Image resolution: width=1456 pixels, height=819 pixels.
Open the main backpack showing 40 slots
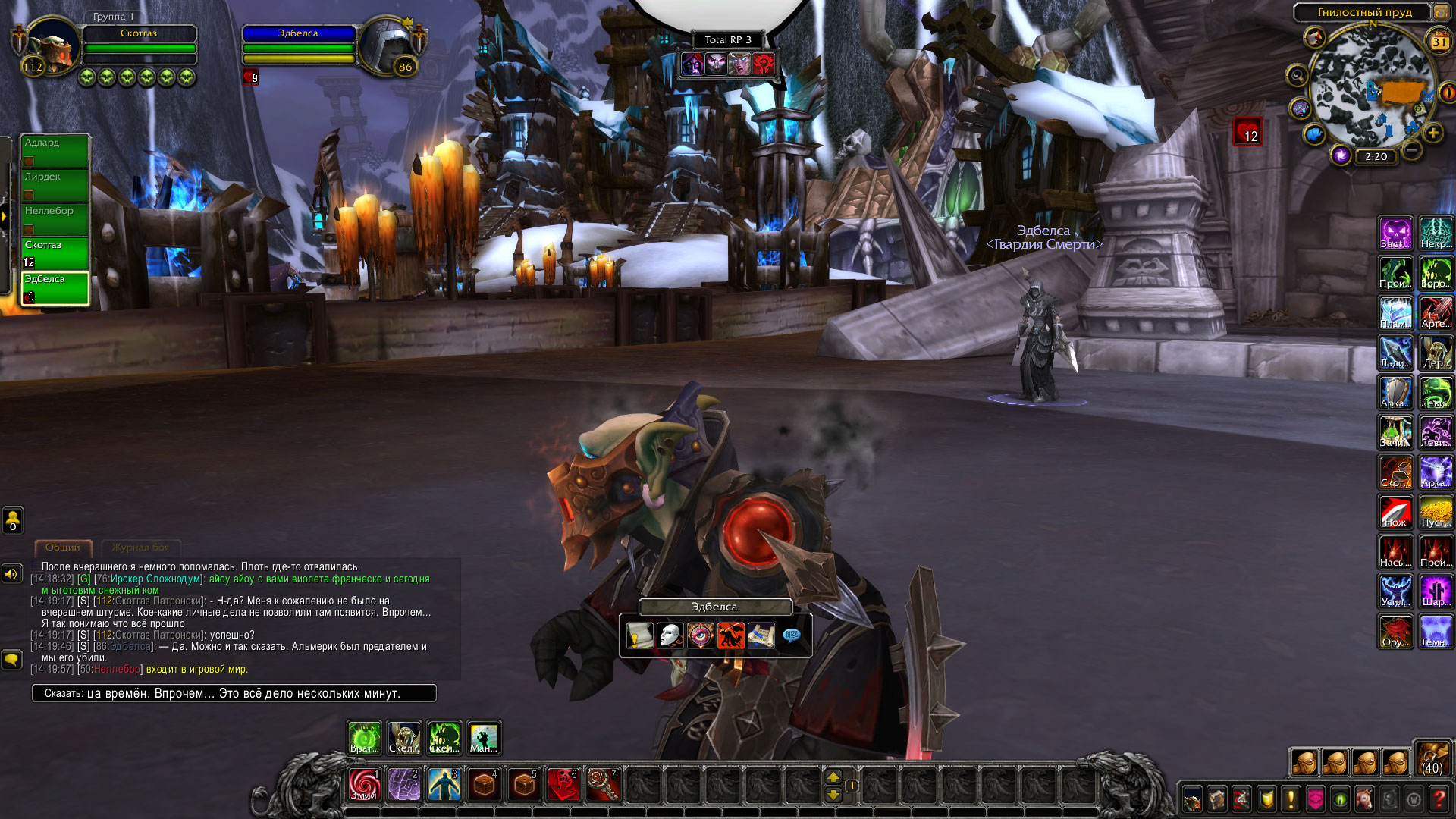coord(1432,759)
